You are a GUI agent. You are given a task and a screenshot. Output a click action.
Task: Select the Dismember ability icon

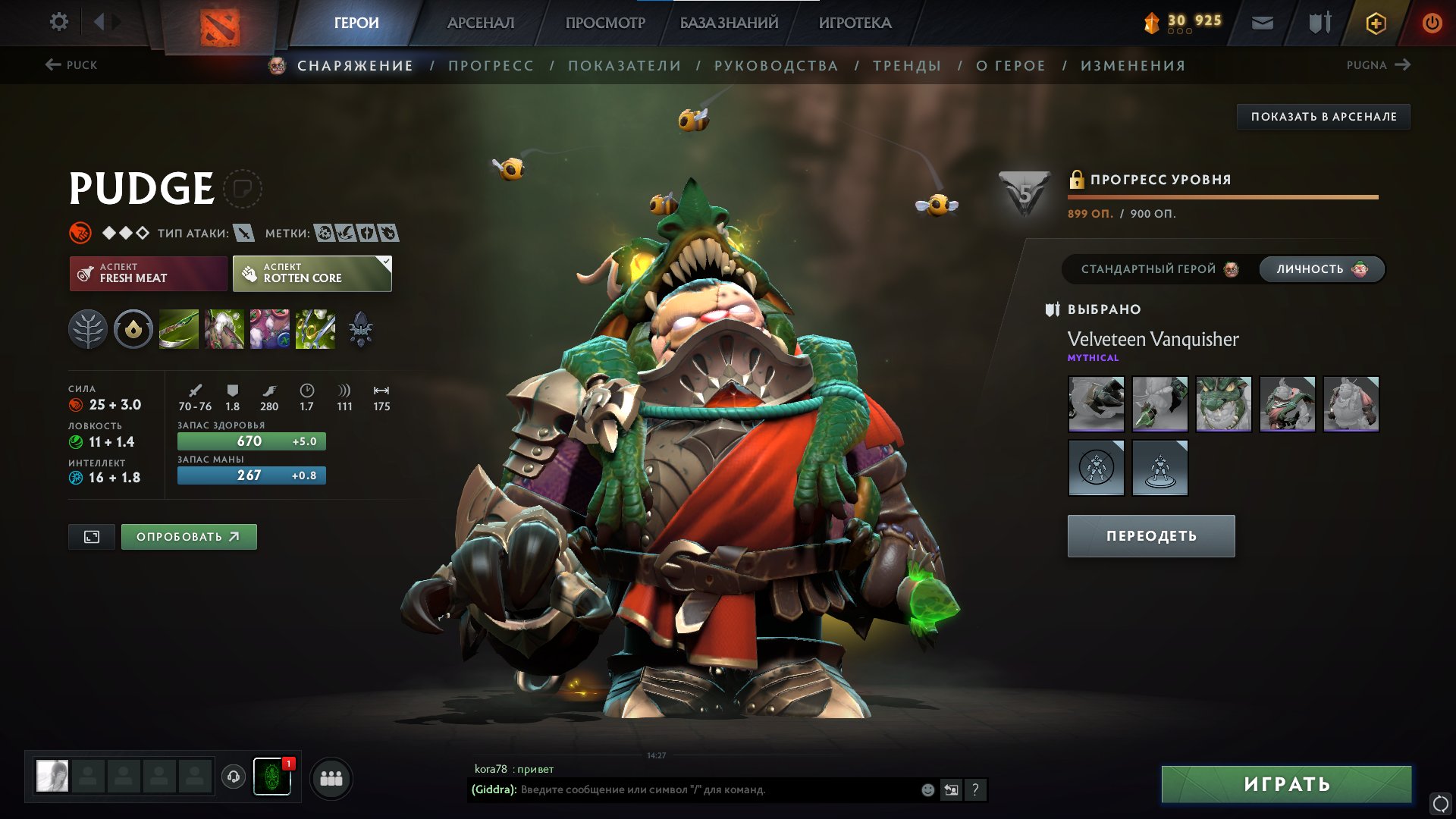(x=315, y=330)
